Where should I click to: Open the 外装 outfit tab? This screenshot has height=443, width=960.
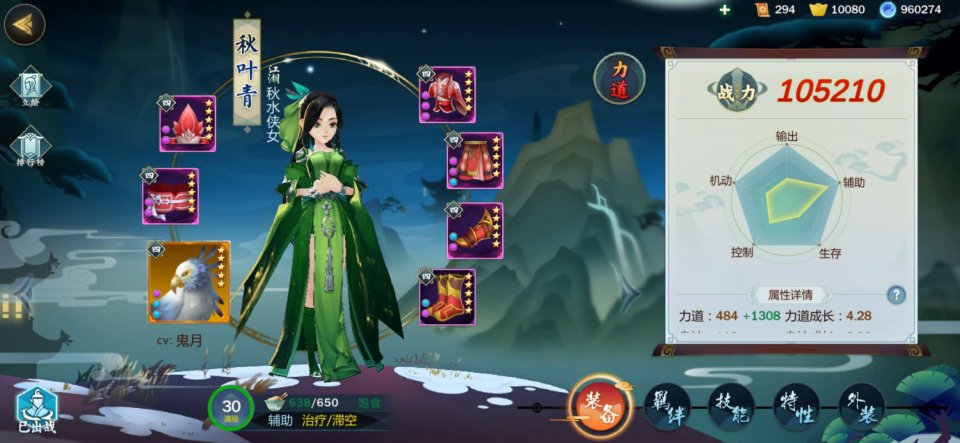[x=862, y=406]
